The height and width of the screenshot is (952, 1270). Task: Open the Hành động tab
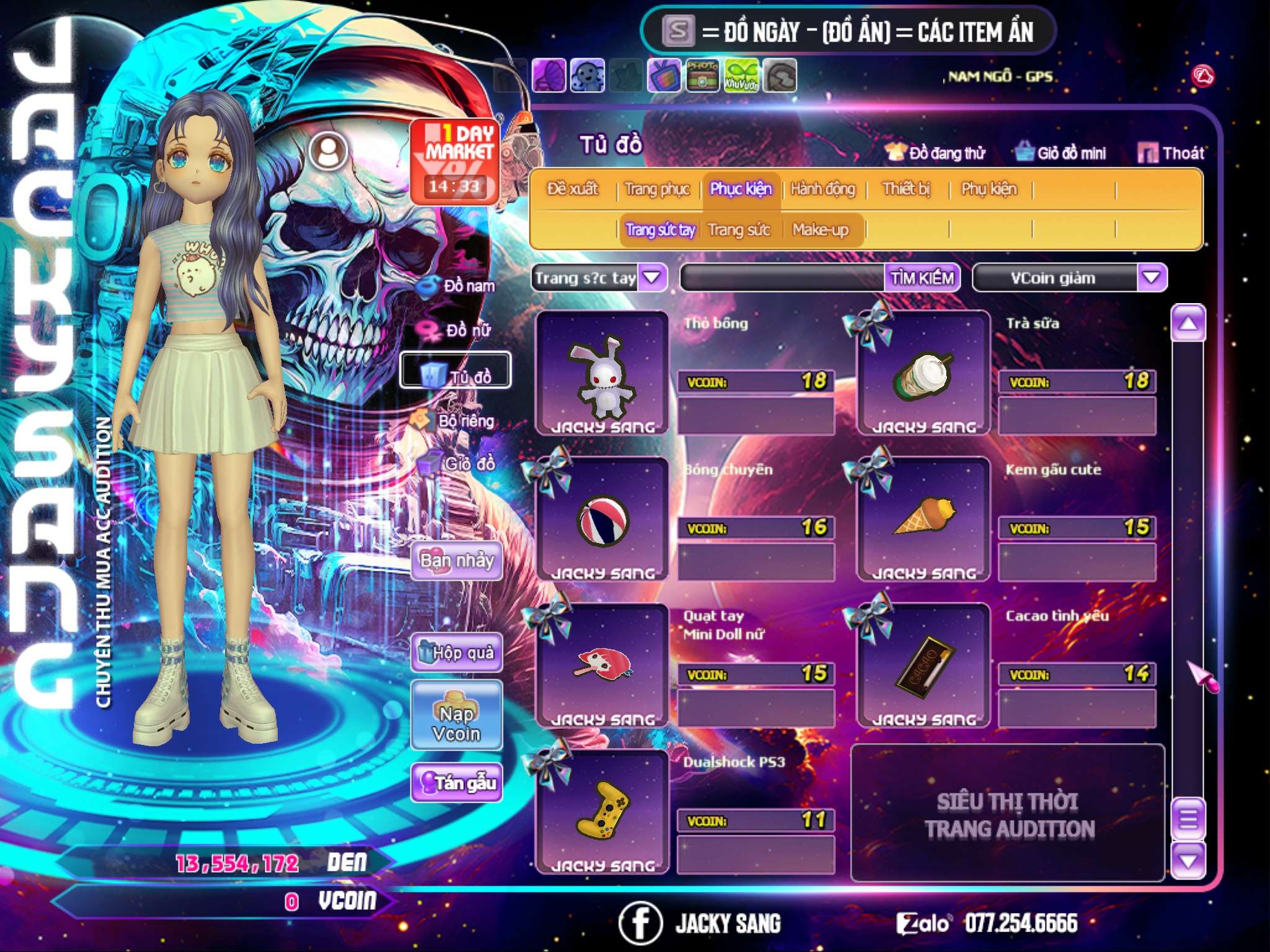[x=822, y=189]
